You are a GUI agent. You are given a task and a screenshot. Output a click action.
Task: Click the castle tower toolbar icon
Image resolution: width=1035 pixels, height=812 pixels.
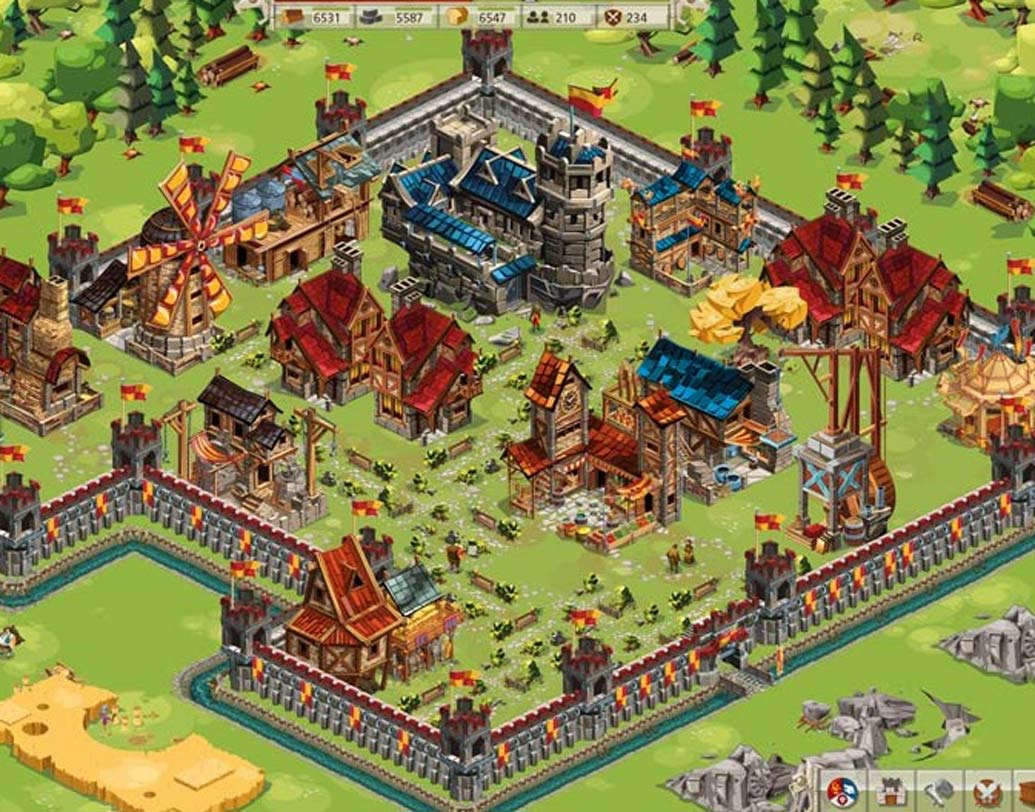[x=890, y=793]
